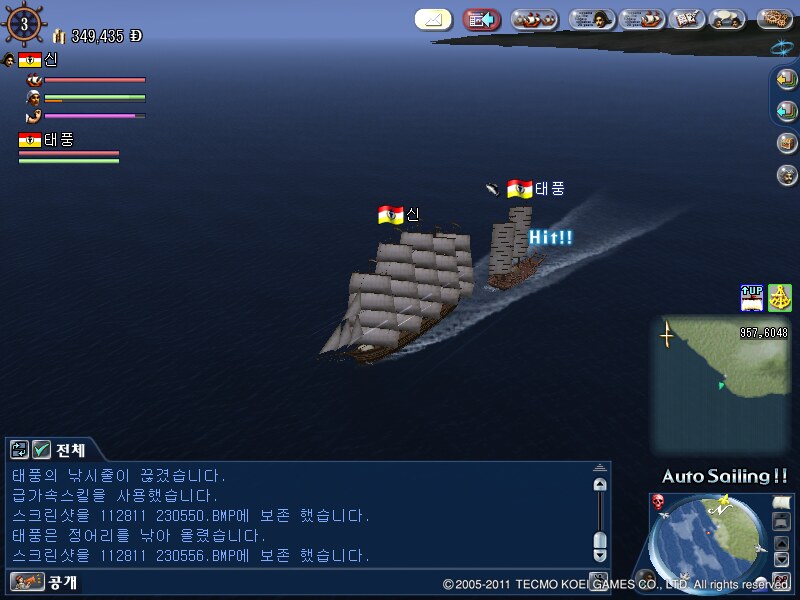
Task: Toggle the chat filter checkmark button
Action: (x=42, y=450)
